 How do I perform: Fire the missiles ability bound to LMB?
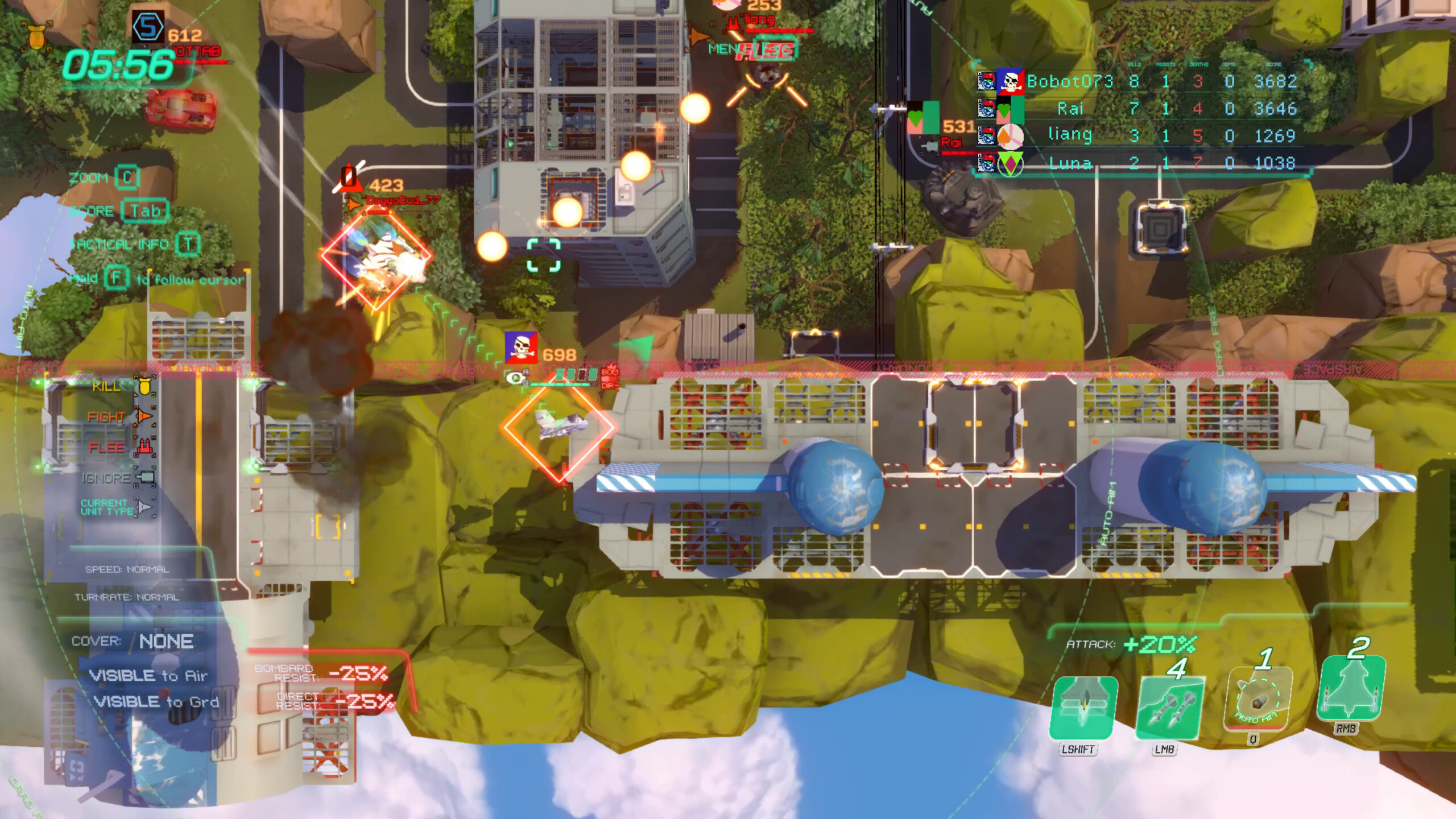(1171, 709)
